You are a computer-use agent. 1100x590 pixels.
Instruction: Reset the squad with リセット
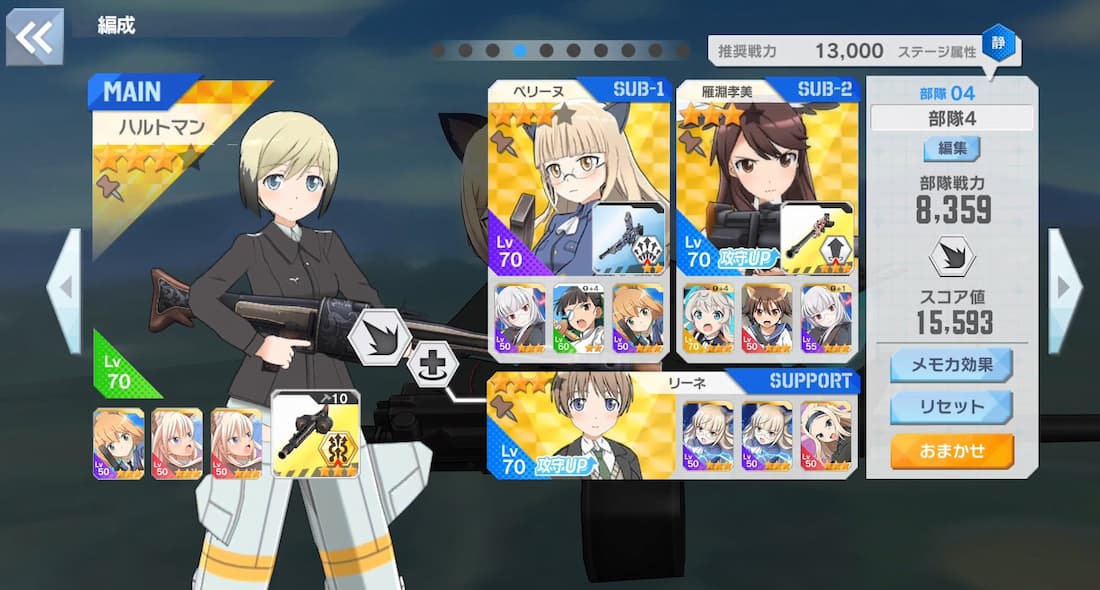click(951, 407)
